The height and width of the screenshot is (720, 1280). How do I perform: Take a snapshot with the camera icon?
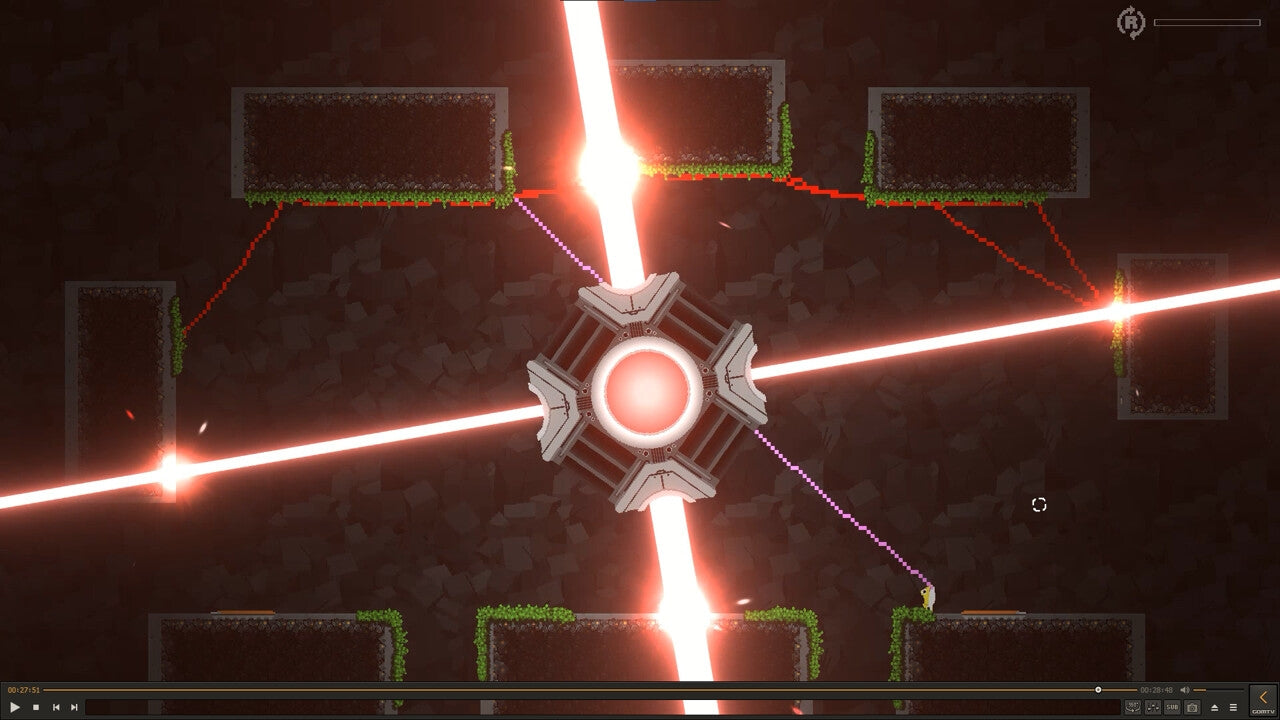(x=1191, y=706)
